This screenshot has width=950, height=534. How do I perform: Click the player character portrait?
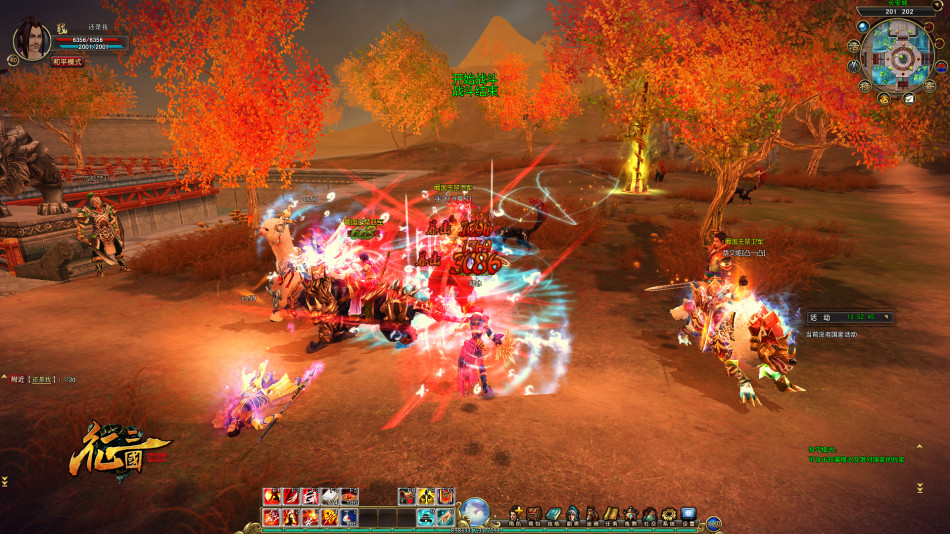[31, 39]
